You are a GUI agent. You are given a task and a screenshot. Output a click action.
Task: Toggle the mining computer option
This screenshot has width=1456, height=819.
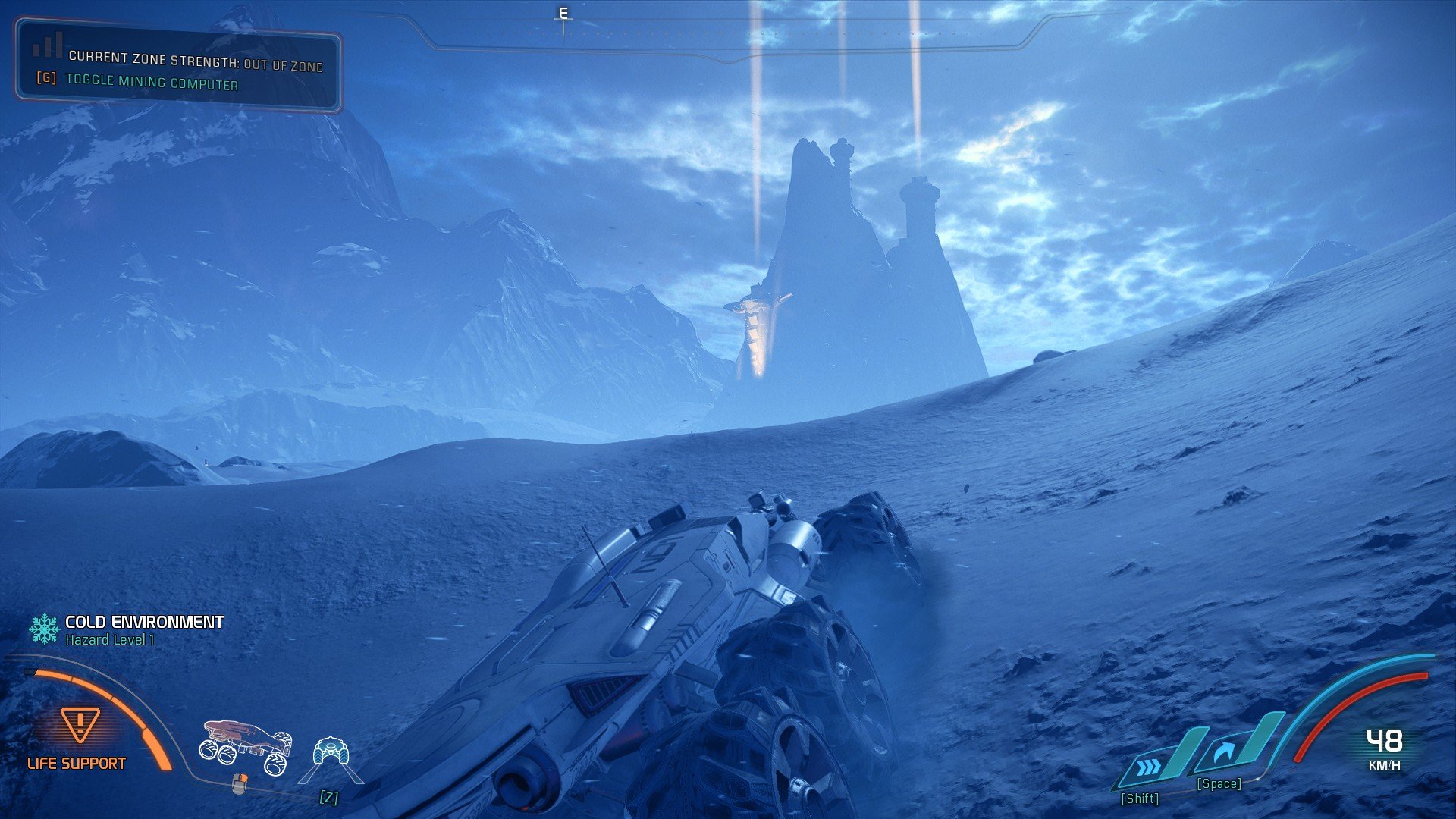pos(151,82)
